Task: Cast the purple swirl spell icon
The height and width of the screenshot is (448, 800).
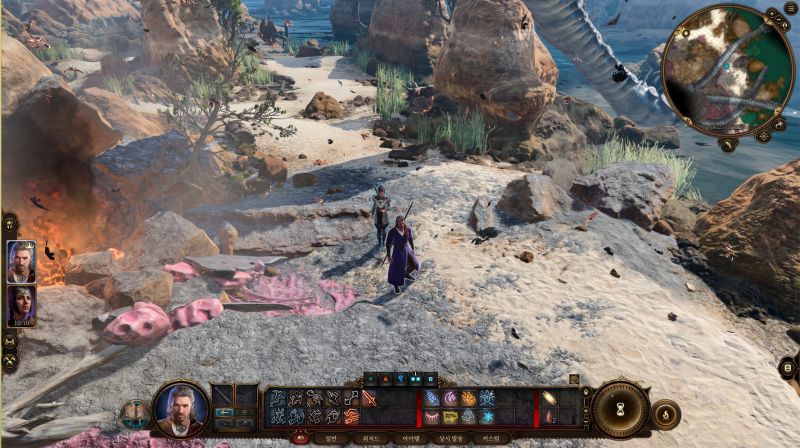Action: [x=450, y=398]
